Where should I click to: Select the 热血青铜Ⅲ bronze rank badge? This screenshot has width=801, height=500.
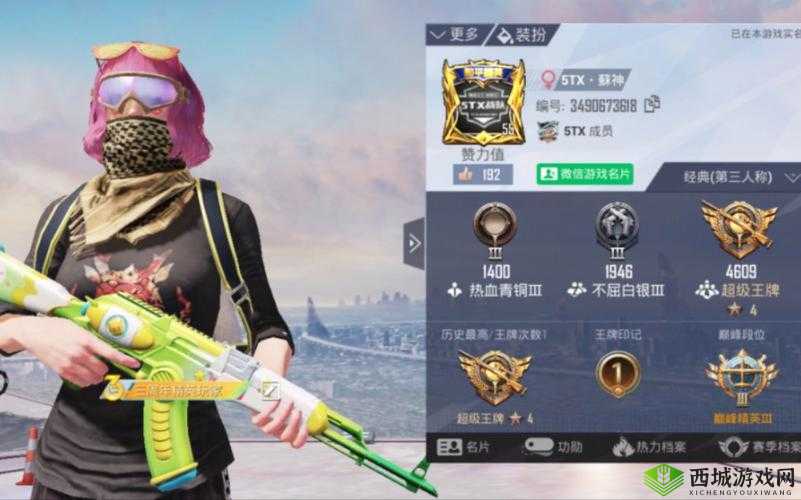pyautogui.click(x=494, y=226)
